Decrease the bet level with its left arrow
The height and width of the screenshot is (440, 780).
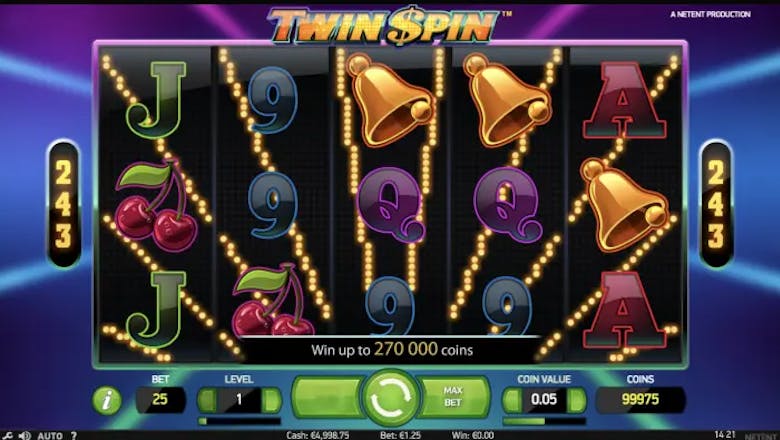208,400
